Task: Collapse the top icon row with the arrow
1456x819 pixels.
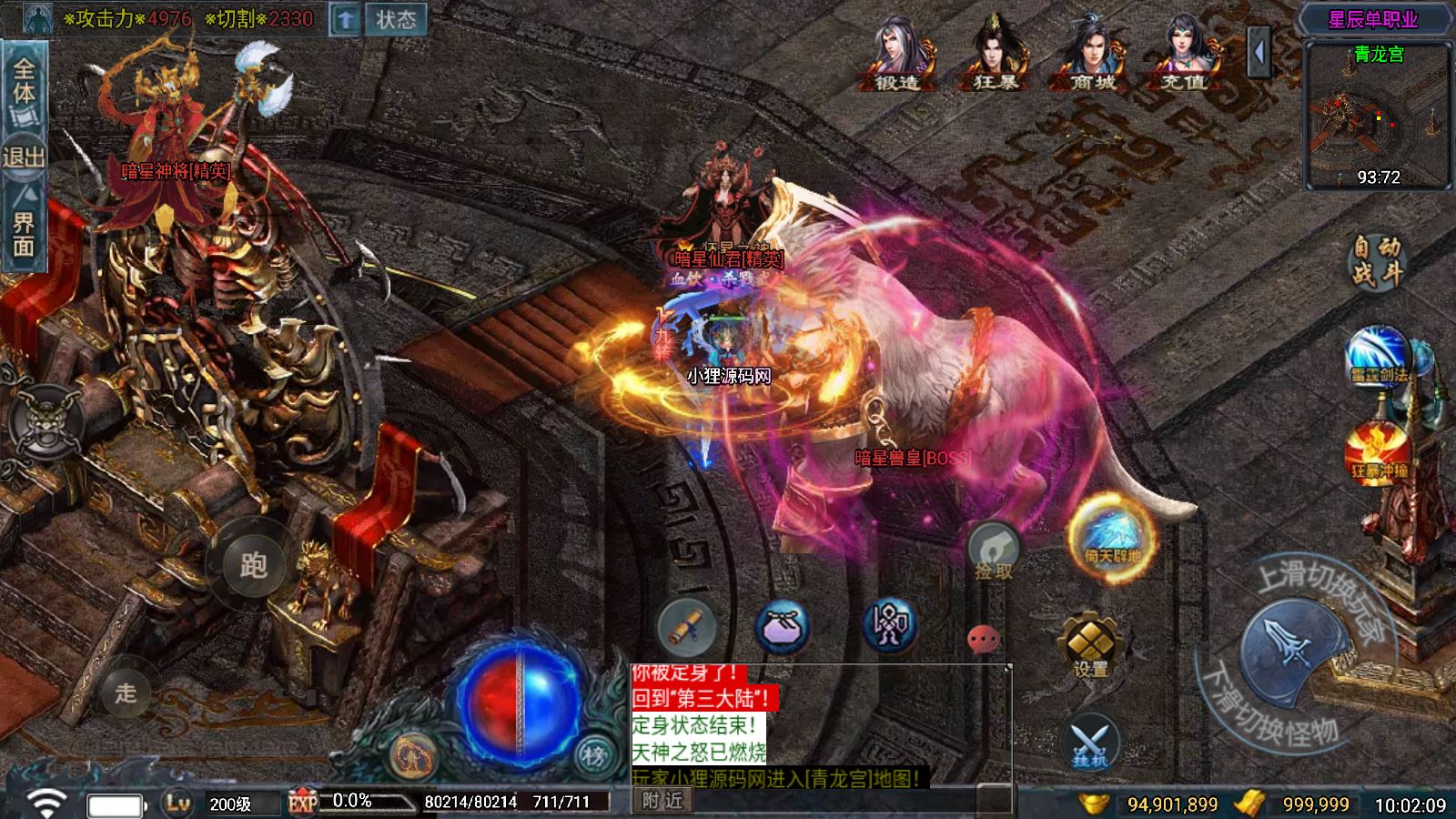Action: tap(1259, 52)
